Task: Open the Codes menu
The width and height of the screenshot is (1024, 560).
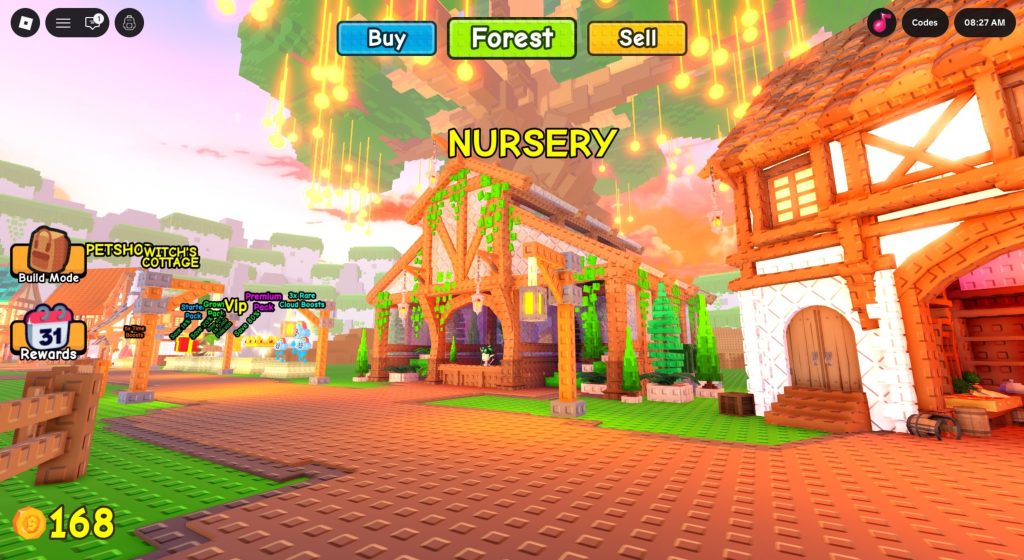Action: pyautogui.click(x=924, y=22)
